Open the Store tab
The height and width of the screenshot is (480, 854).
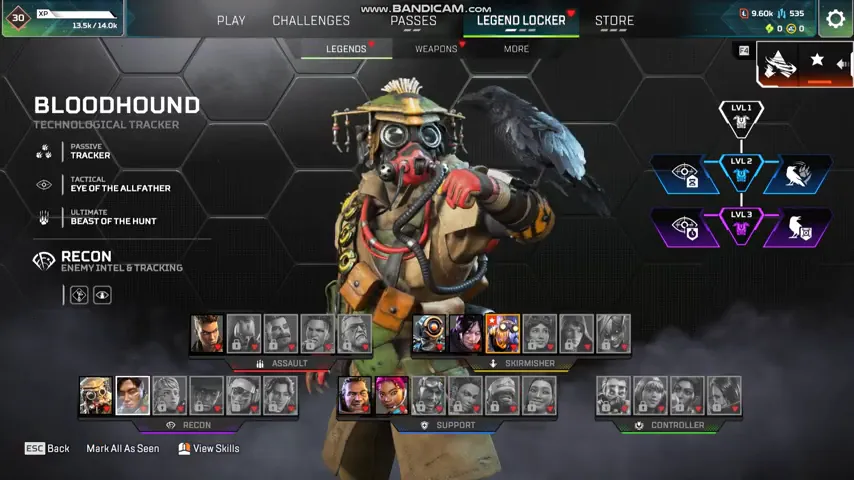point(614,20)
